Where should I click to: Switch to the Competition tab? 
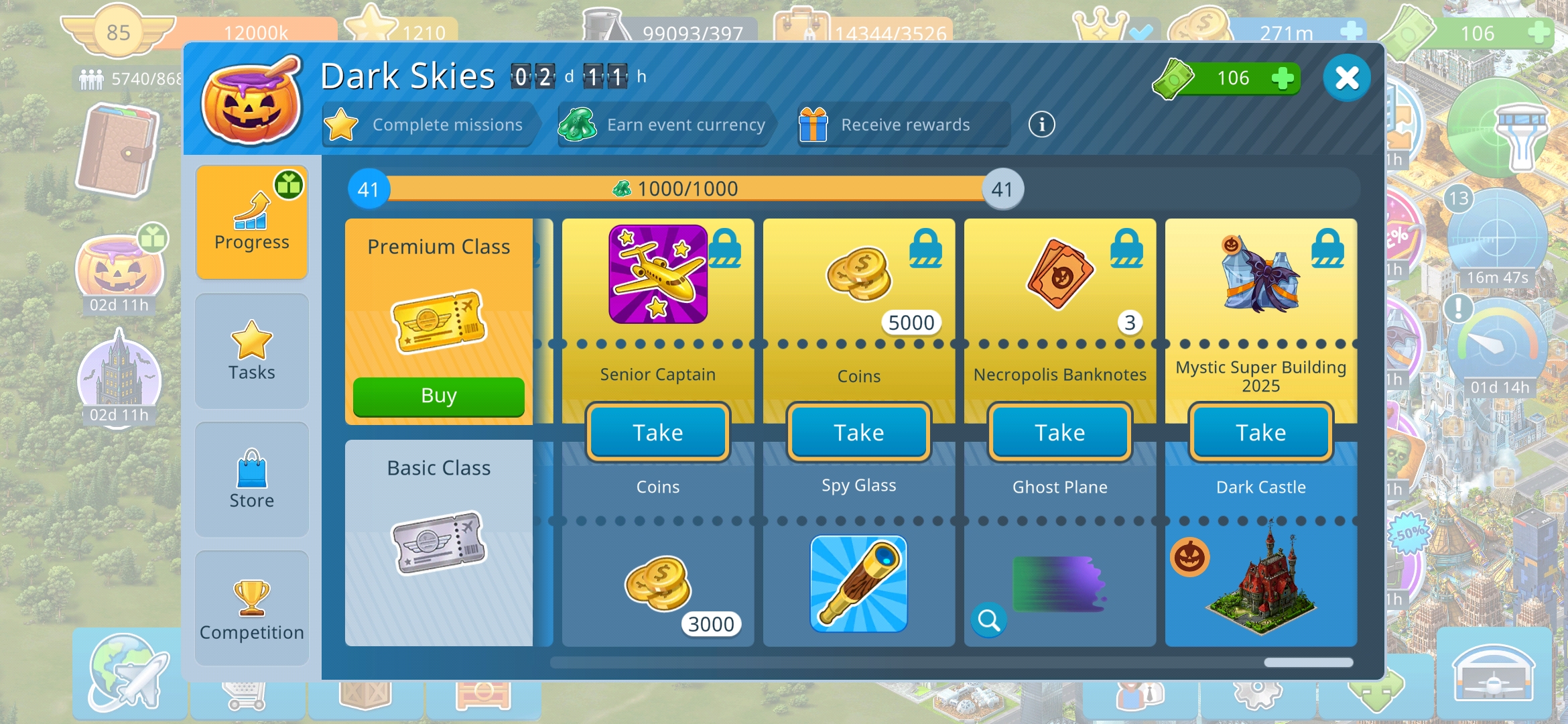pos(252,608)
